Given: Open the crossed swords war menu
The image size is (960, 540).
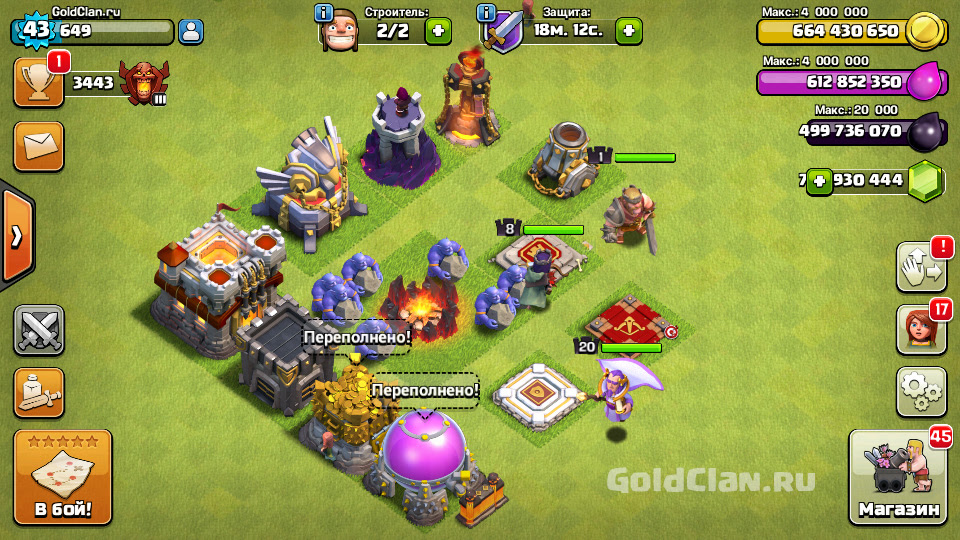Looking at the screenshot, I should pyautogui.click(x=39, y=330).
